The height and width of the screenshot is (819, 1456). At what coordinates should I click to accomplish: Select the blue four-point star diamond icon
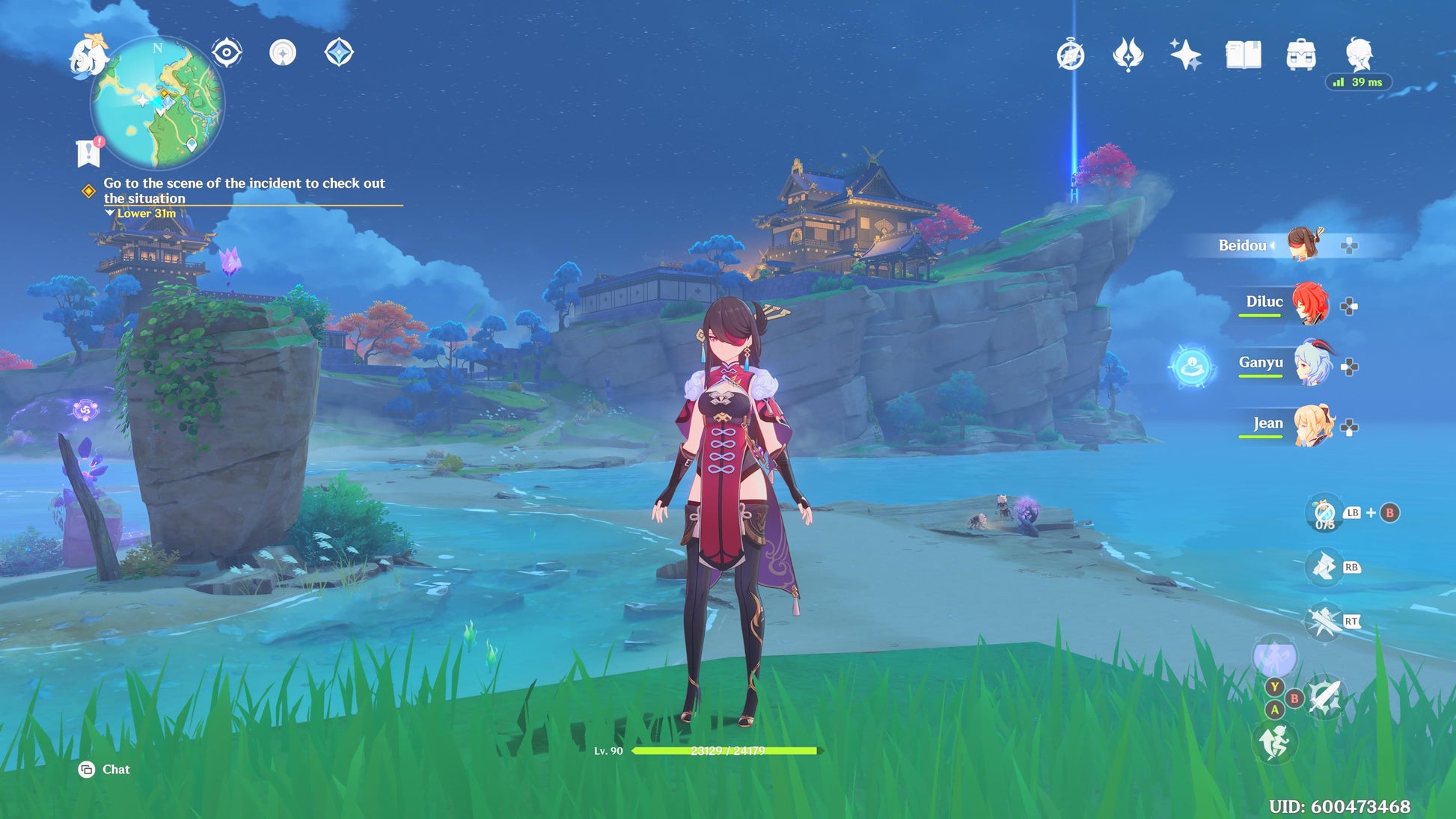click(339, 53)
